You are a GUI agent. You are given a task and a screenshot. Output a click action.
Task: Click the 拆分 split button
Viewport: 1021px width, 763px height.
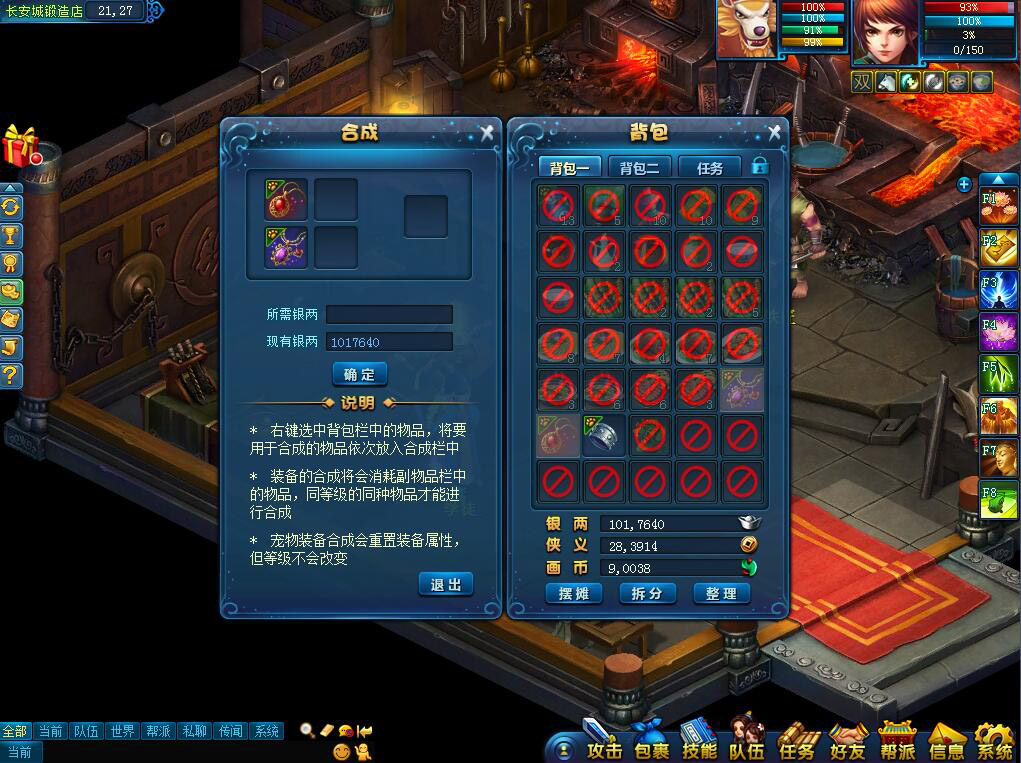pos(647,593)
